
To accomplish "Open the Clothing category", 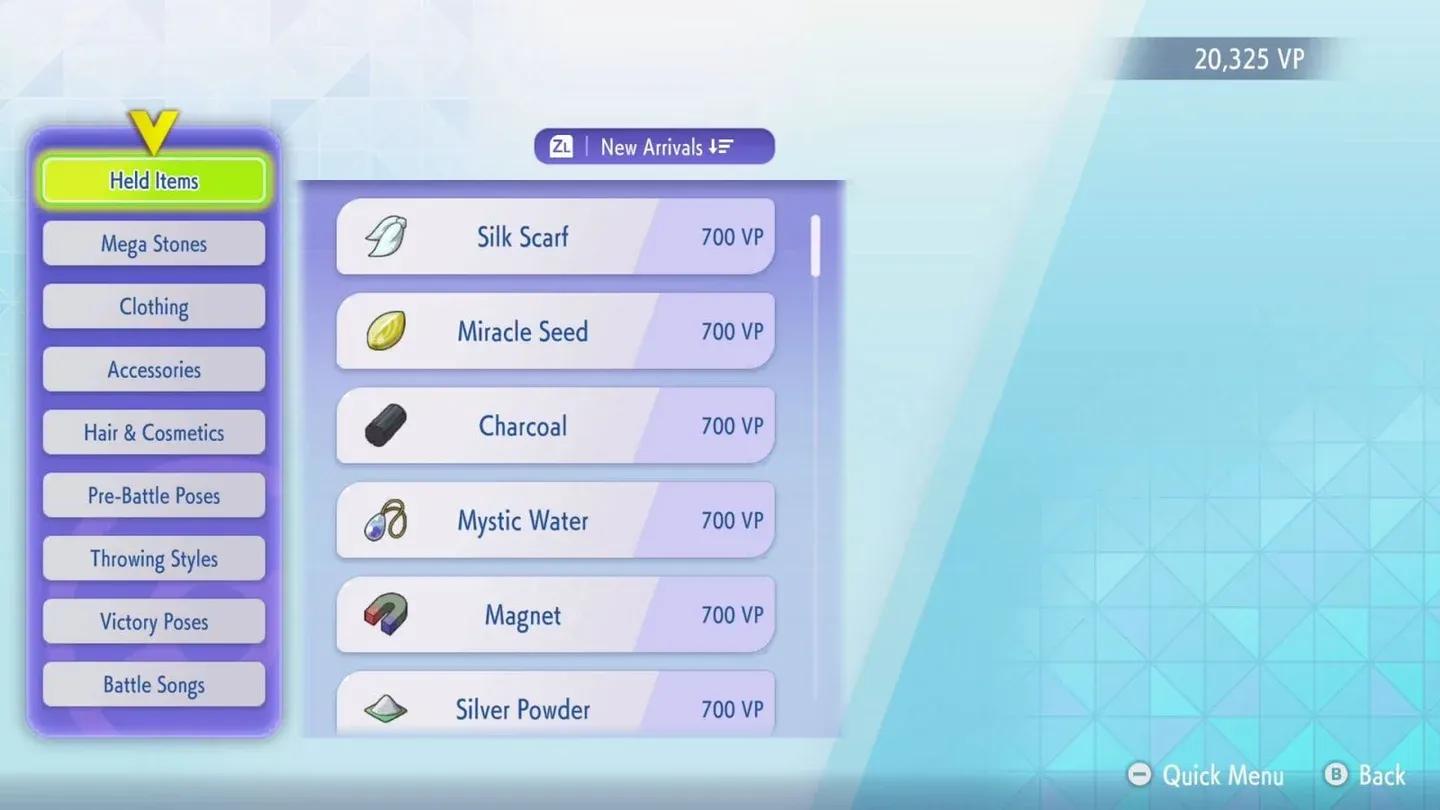I will [x=153, y=306].
